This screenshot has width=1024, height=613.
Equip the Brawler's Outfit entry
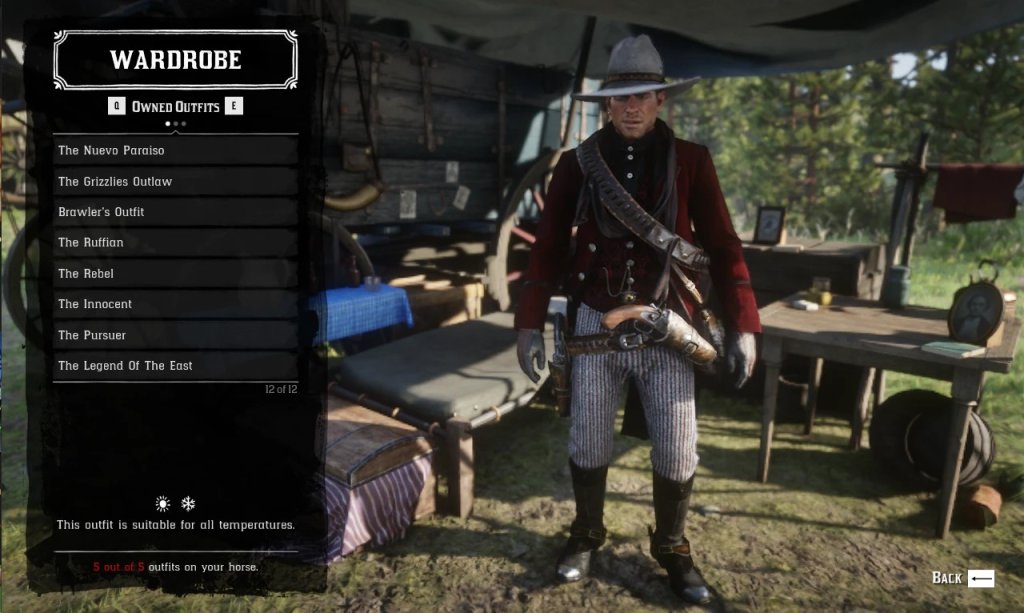point(175,212)
